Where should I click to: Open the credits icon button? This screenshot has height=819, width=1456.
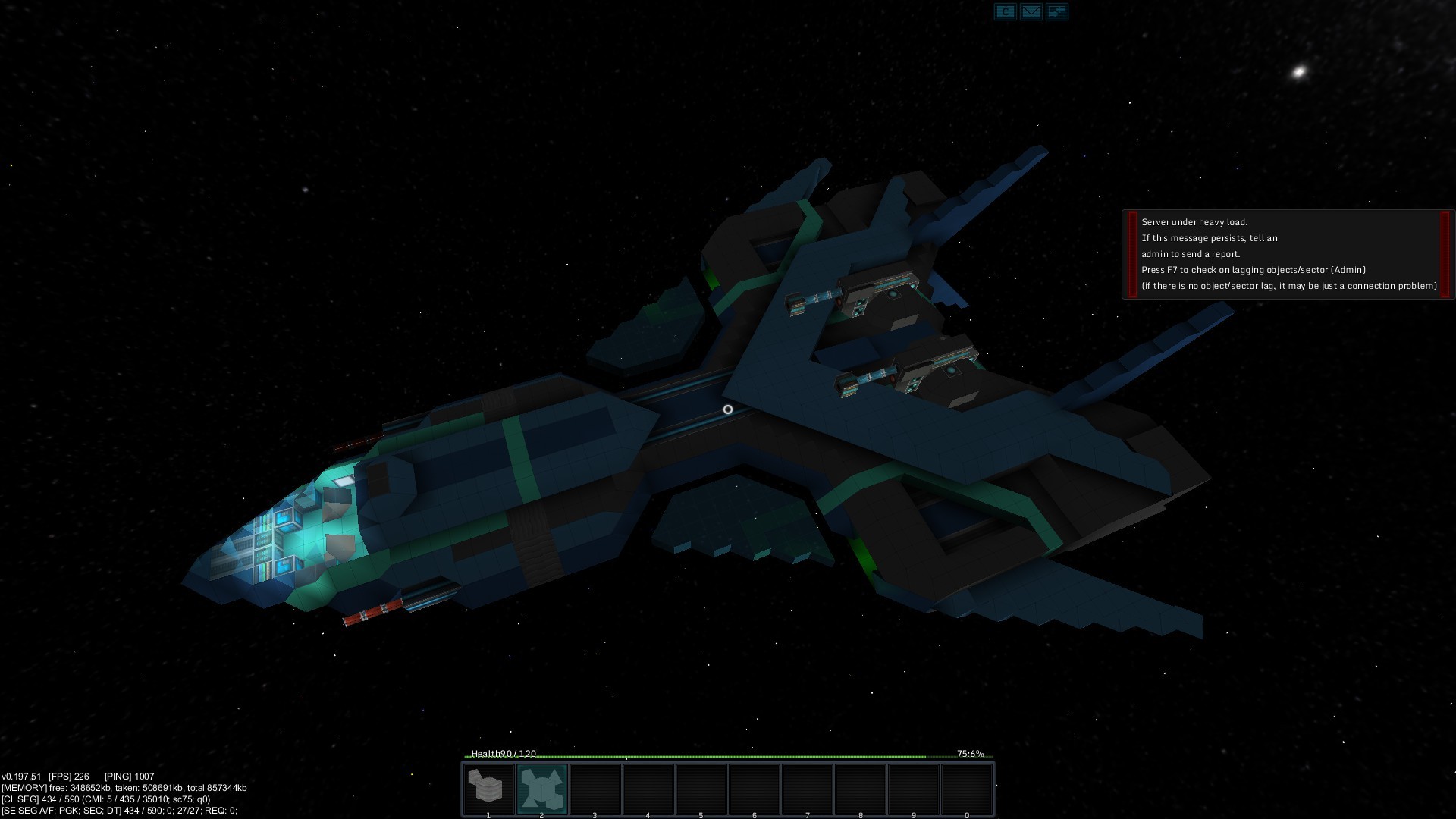1005,11
